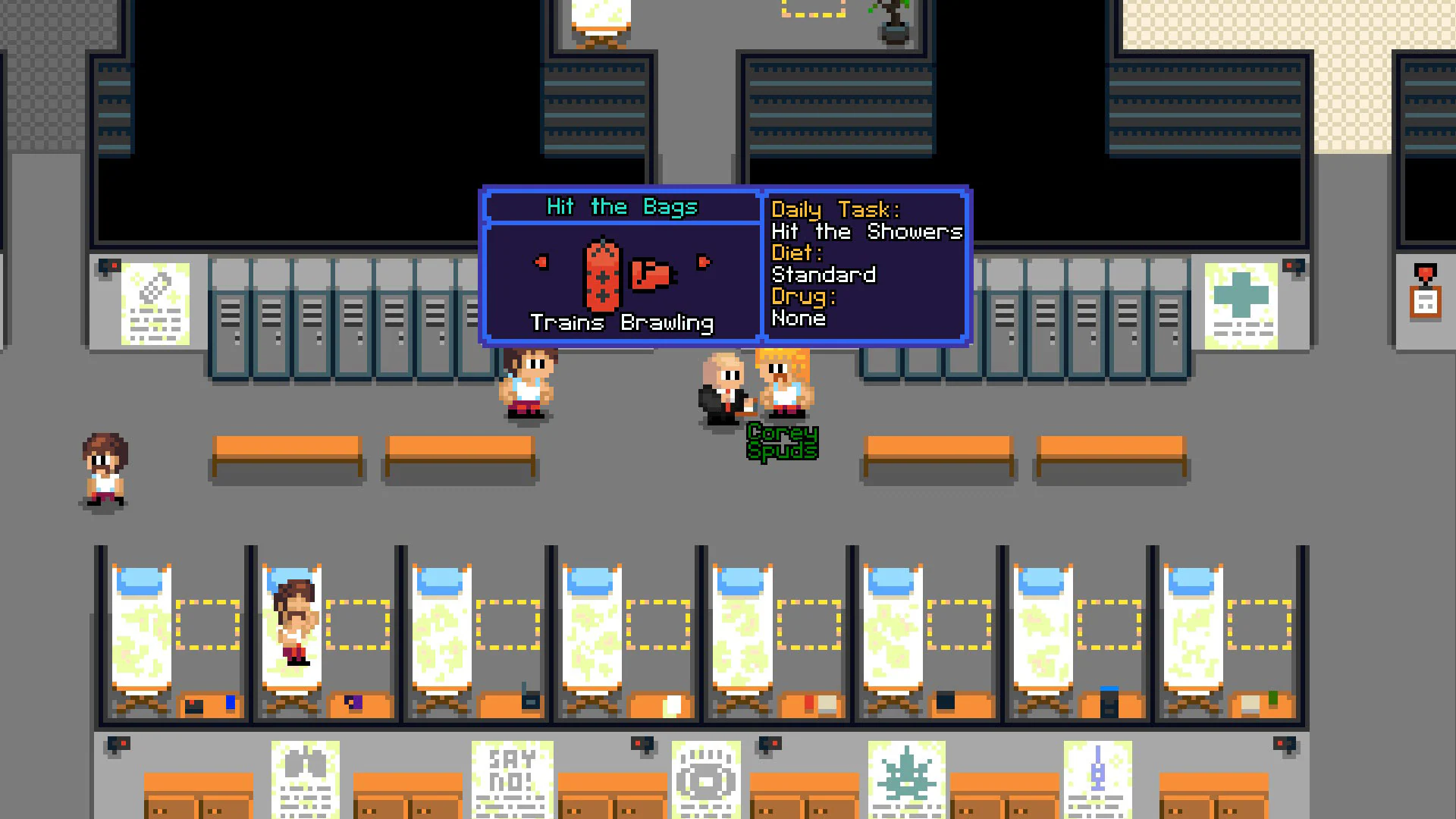Open the Hit the Bags info panel header

tap(622, 206)
